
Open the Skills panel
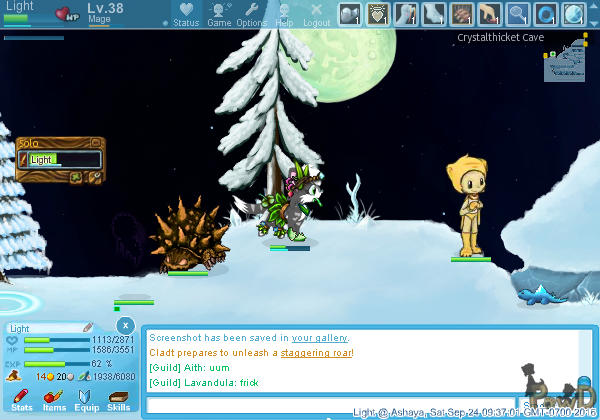pyautogui.click(x=118, y=401)
